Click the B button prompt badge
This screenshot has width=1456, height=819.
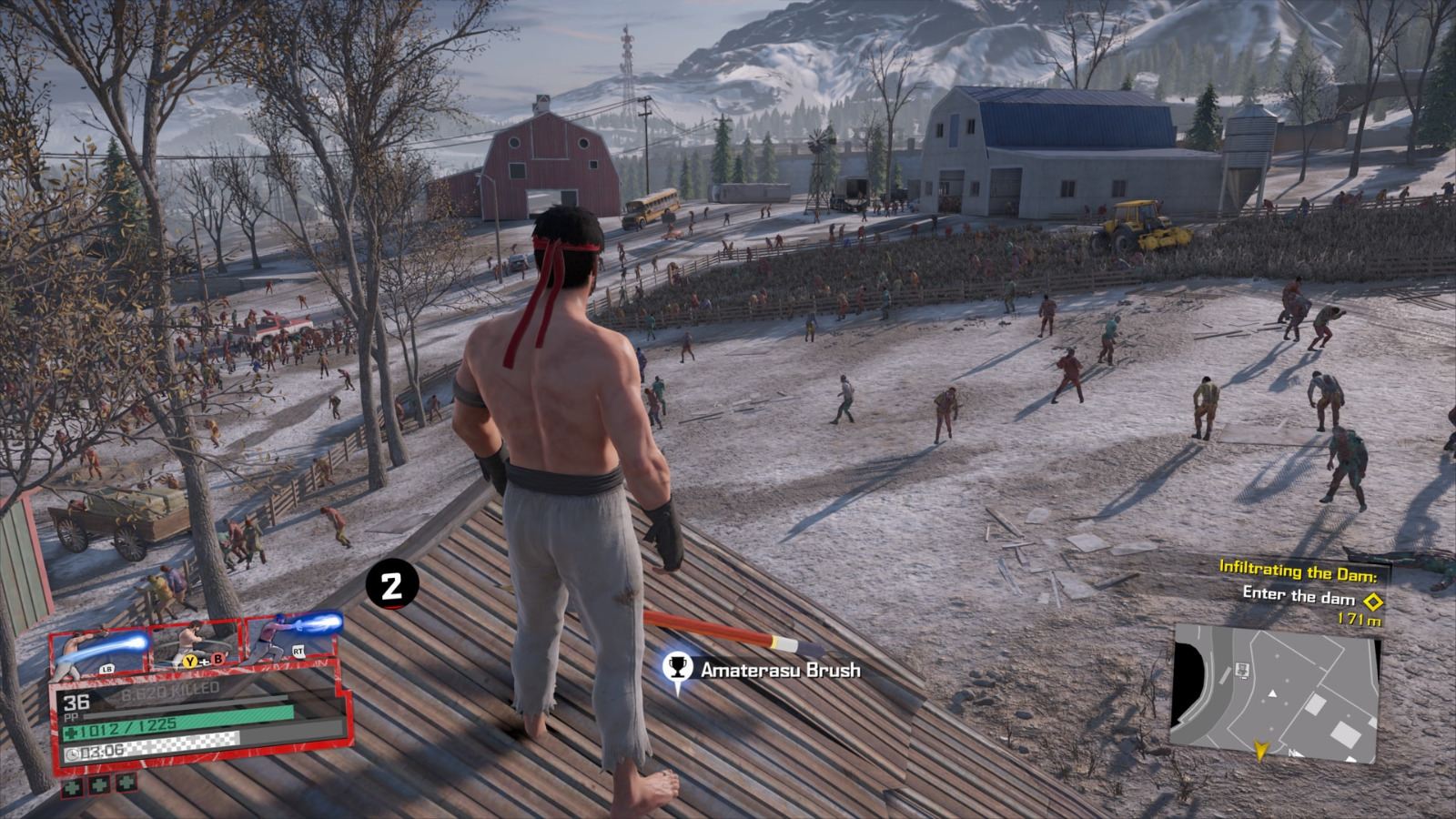tap(217, 660)
